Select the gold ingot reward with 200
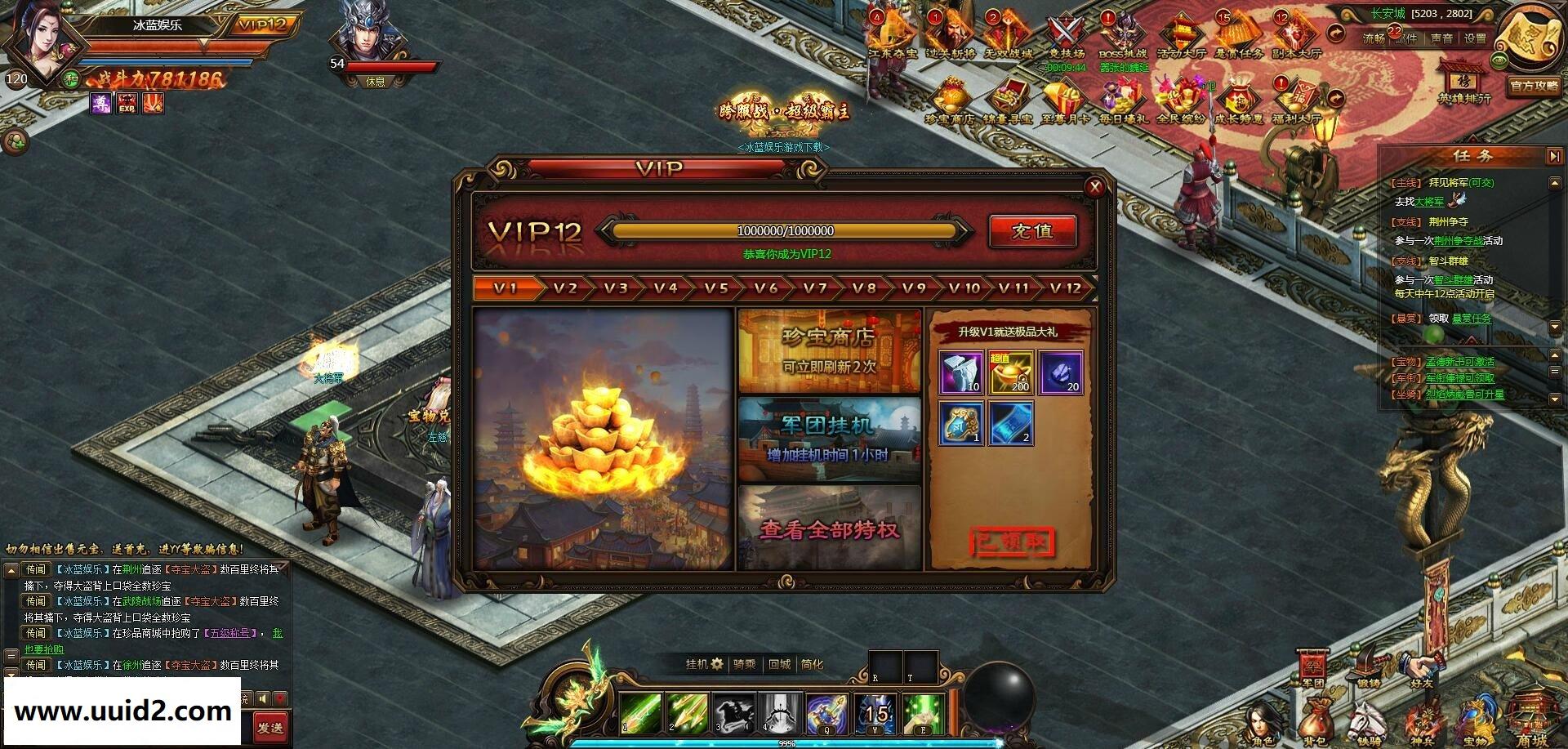This screenshot has width=1568, height=749. point(1011,372)
